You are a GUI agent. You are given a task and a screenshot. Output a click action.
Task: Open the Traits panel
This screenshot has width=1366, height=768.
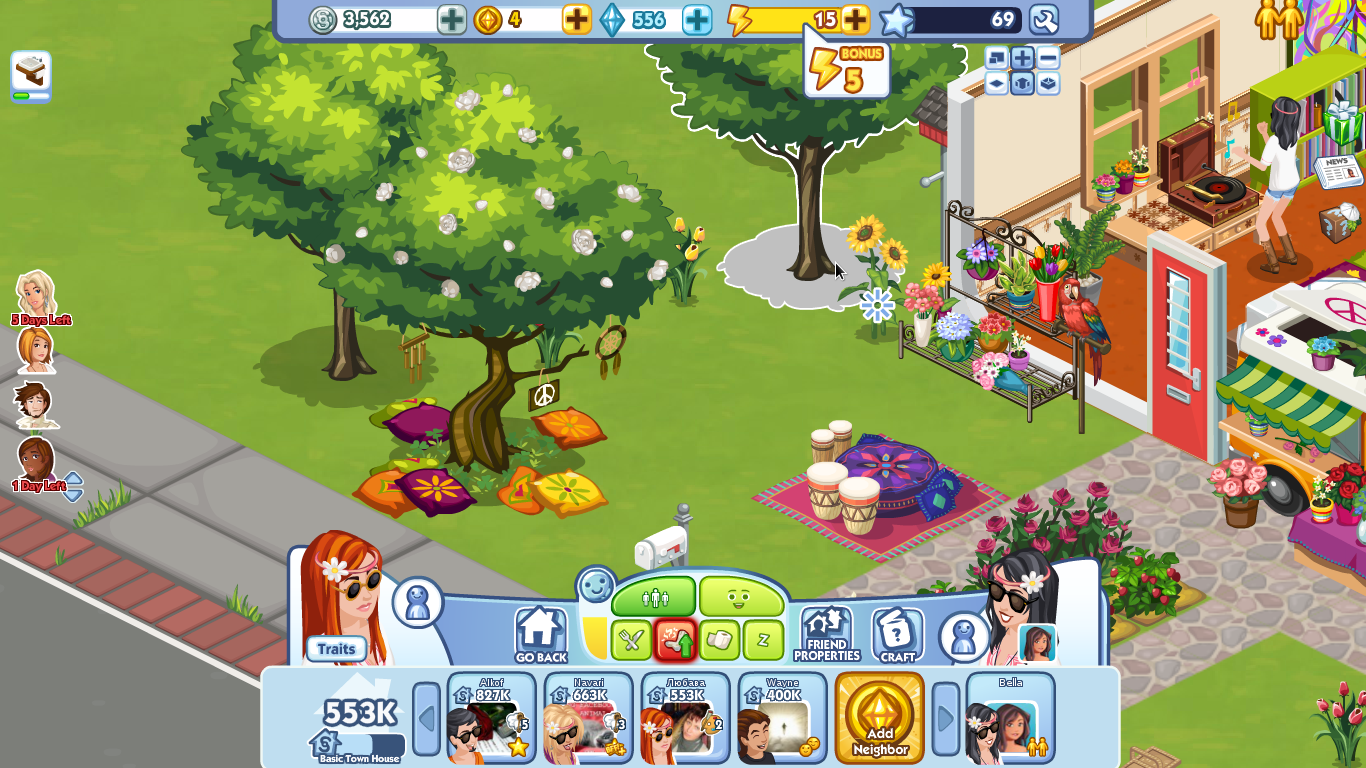pyautogui.click(x=336, y=649)
